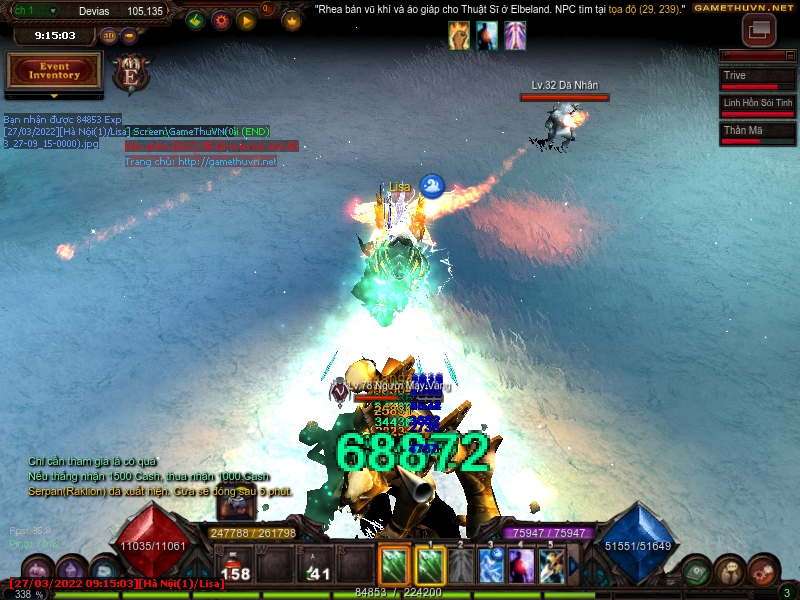800x600 pixels.
Task: Open the window panel button top right
Action: [x=759, y=30]
